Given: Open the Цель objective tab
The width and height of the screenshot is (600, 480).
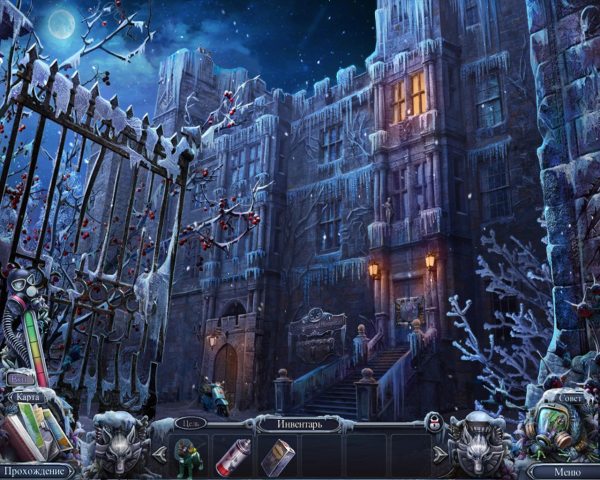Looking at the screenshot, I should coord(191,423).
